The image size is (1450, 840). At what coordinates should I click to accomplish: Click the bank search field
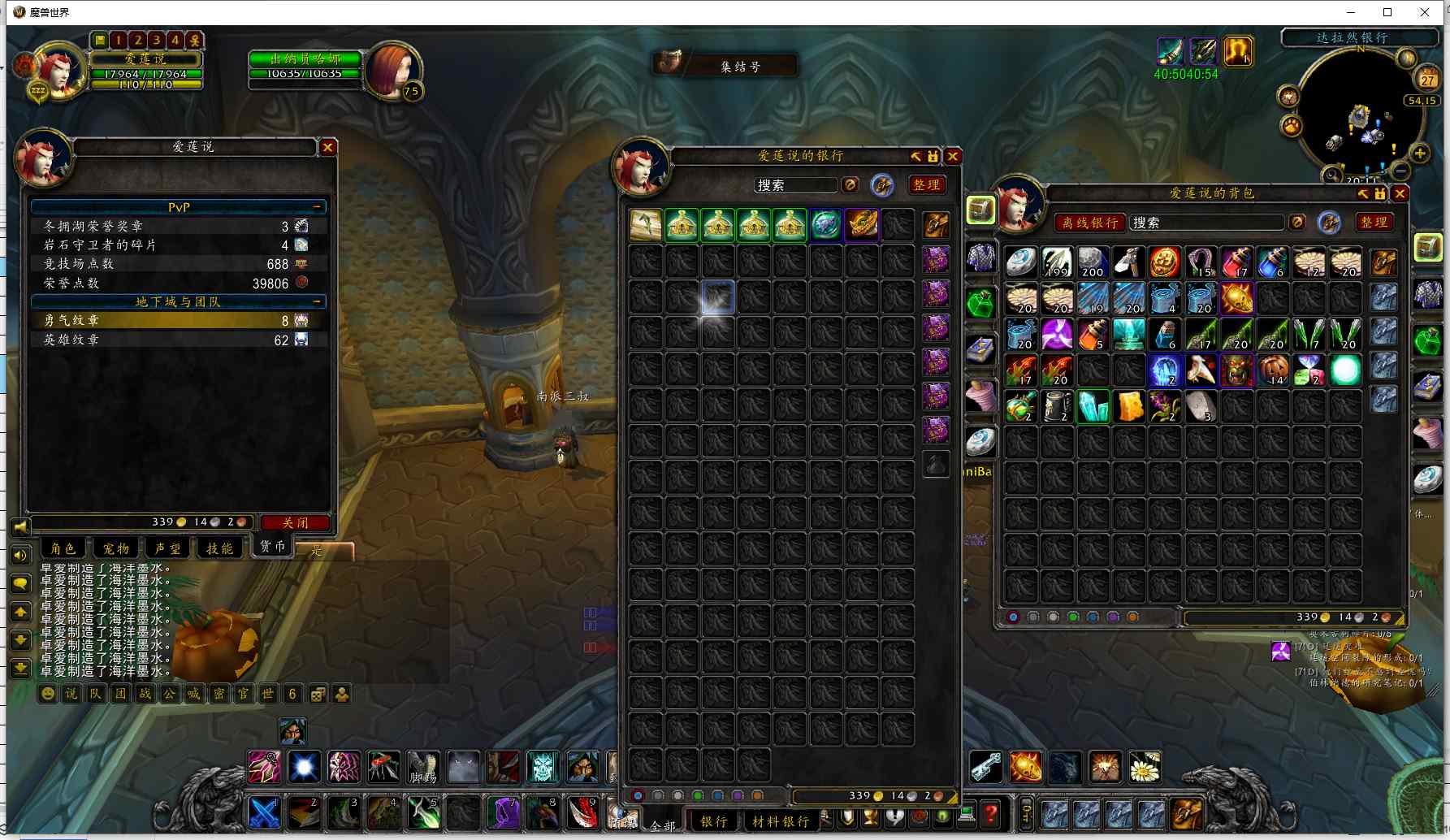pyautogui.click(x=795, y=185)
